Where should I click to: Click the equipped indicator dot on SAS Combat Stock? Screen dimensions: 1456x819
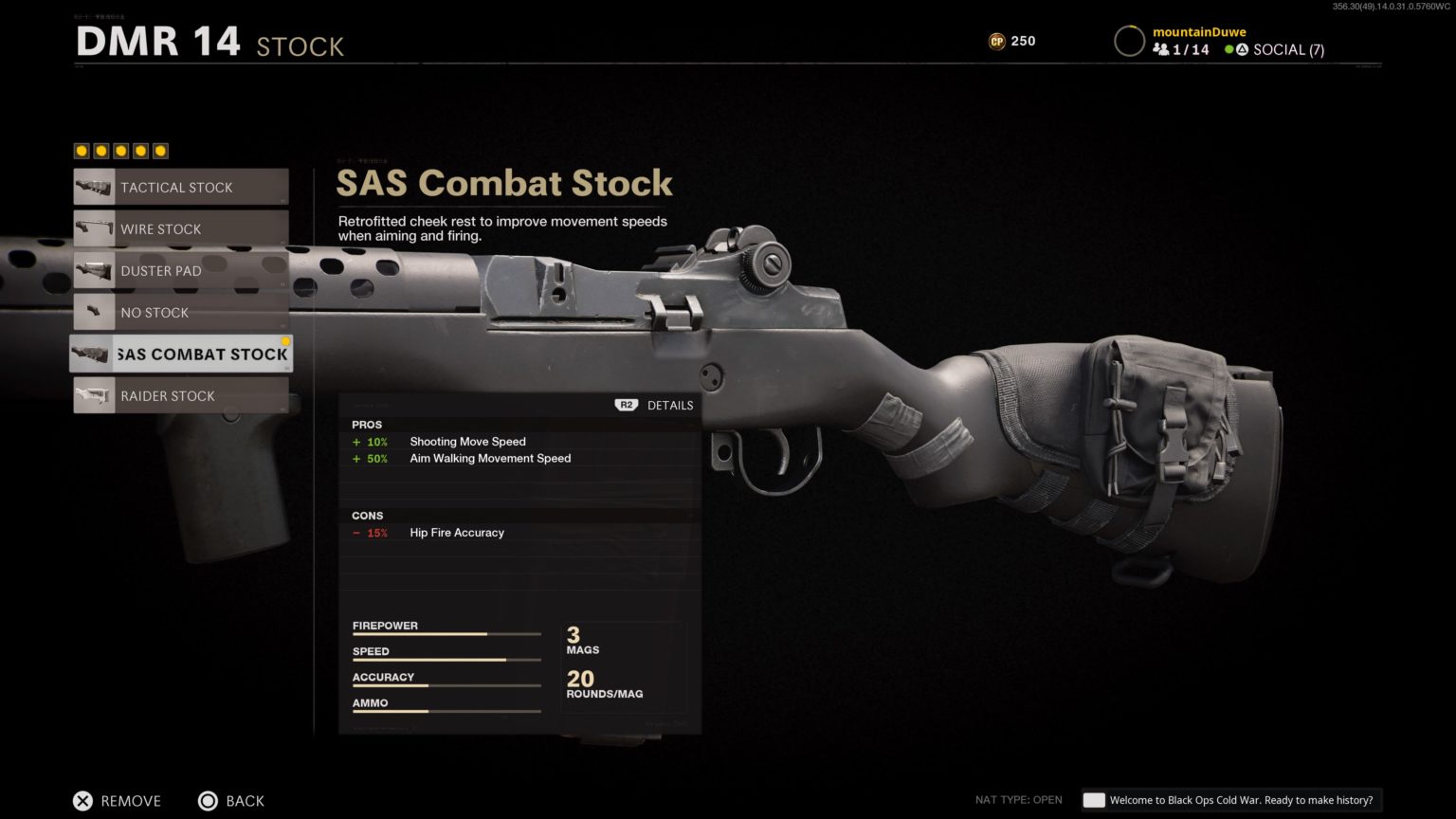285,341
